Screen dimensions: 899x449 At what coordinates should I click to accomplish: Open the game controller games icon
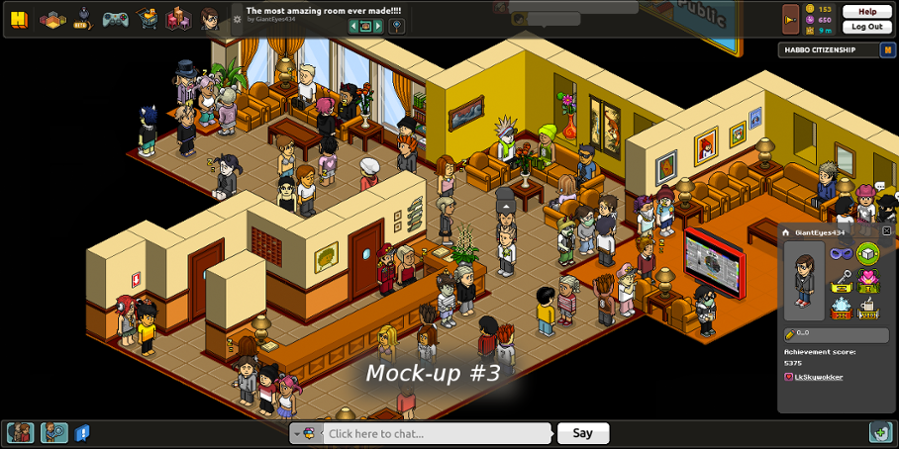click(115, 19)
